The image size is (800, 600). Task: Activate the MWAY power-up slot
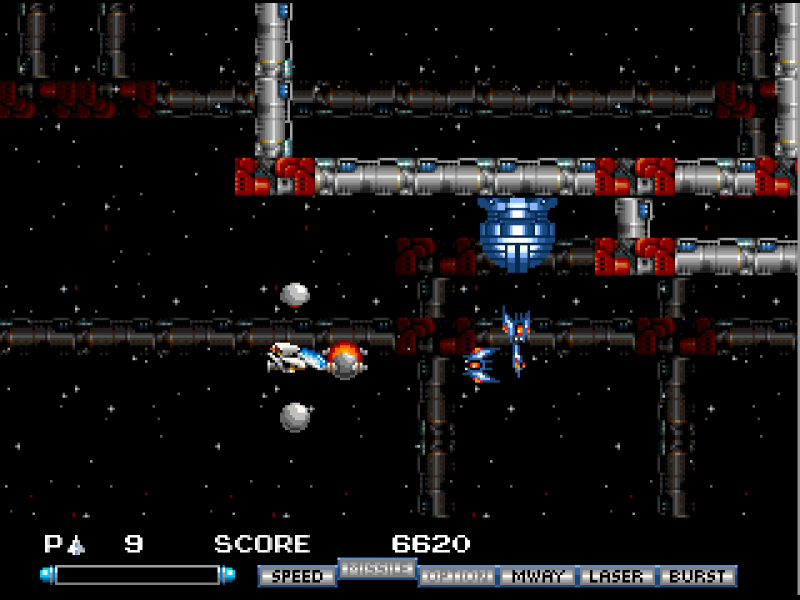pos(537,576)
